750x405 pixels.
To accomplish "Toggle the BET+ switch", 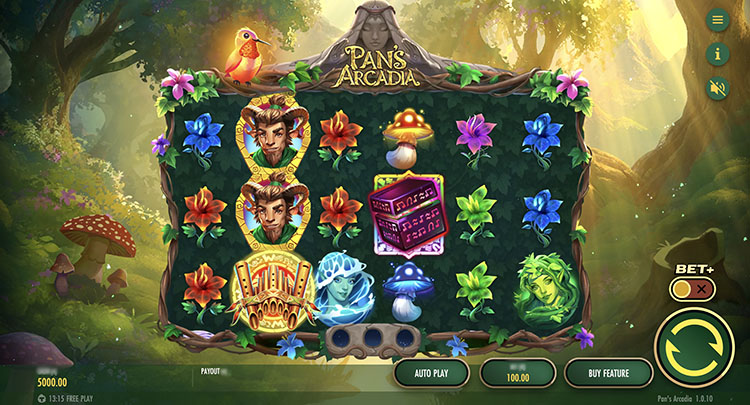I will tap(693, 289).
